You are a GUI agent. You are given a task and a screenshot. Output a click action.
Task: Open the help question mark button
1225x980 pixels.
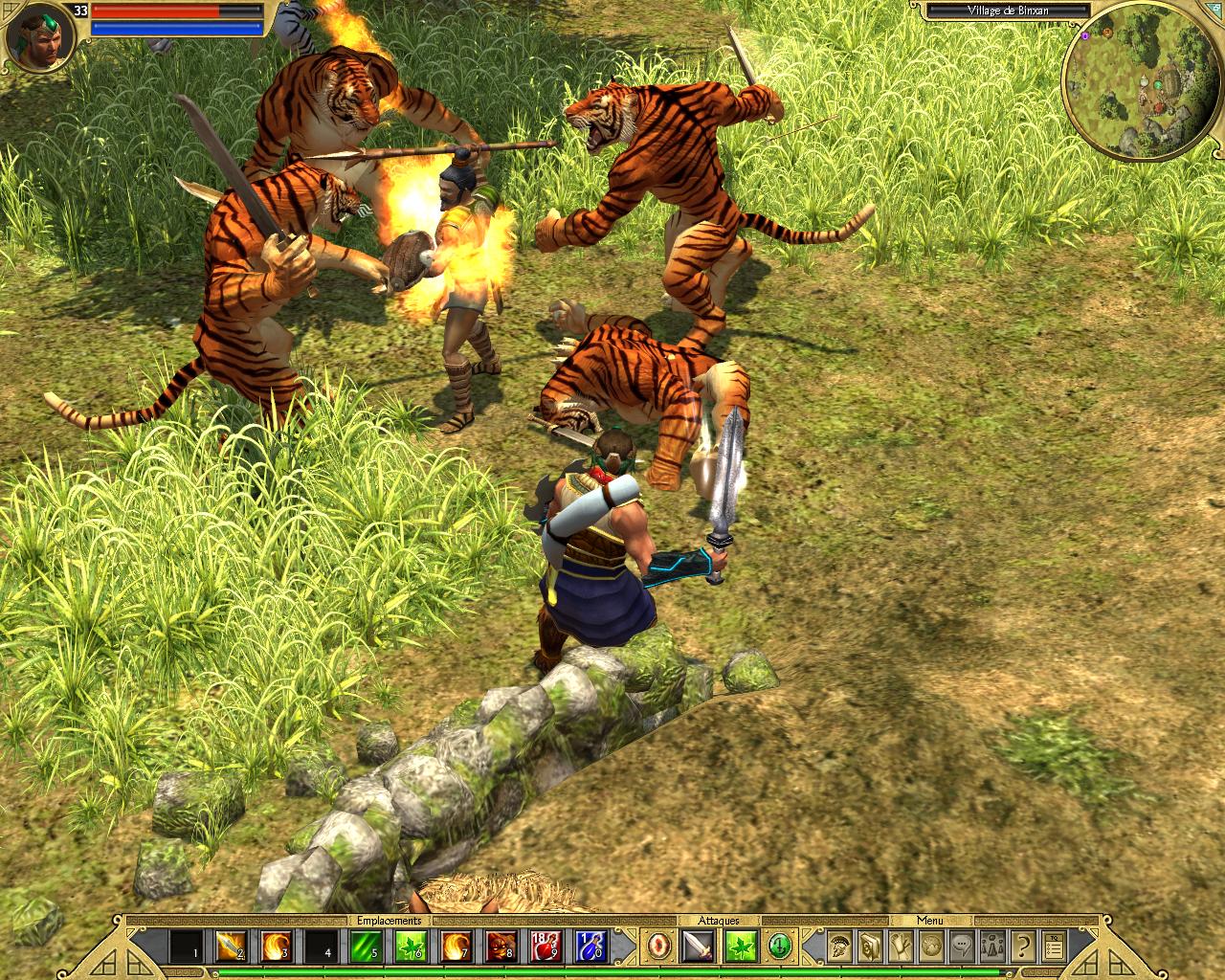click(x=1023, y=946)
